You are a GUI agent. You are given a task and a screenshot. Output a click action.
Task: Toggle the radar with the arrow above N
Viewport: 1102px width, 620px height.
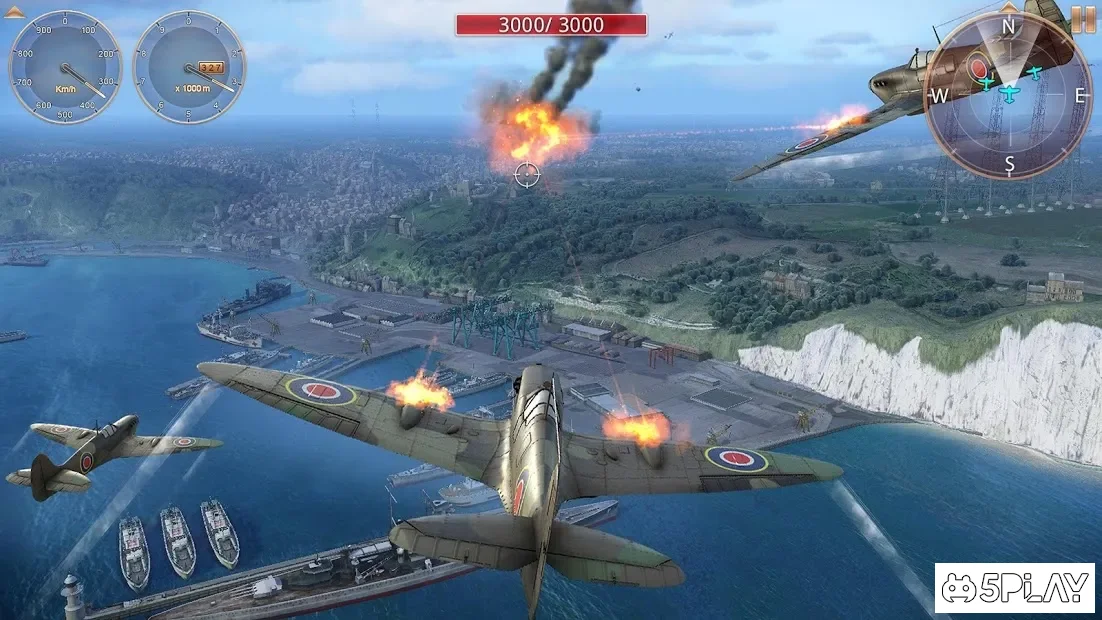tap(1010, 7)
